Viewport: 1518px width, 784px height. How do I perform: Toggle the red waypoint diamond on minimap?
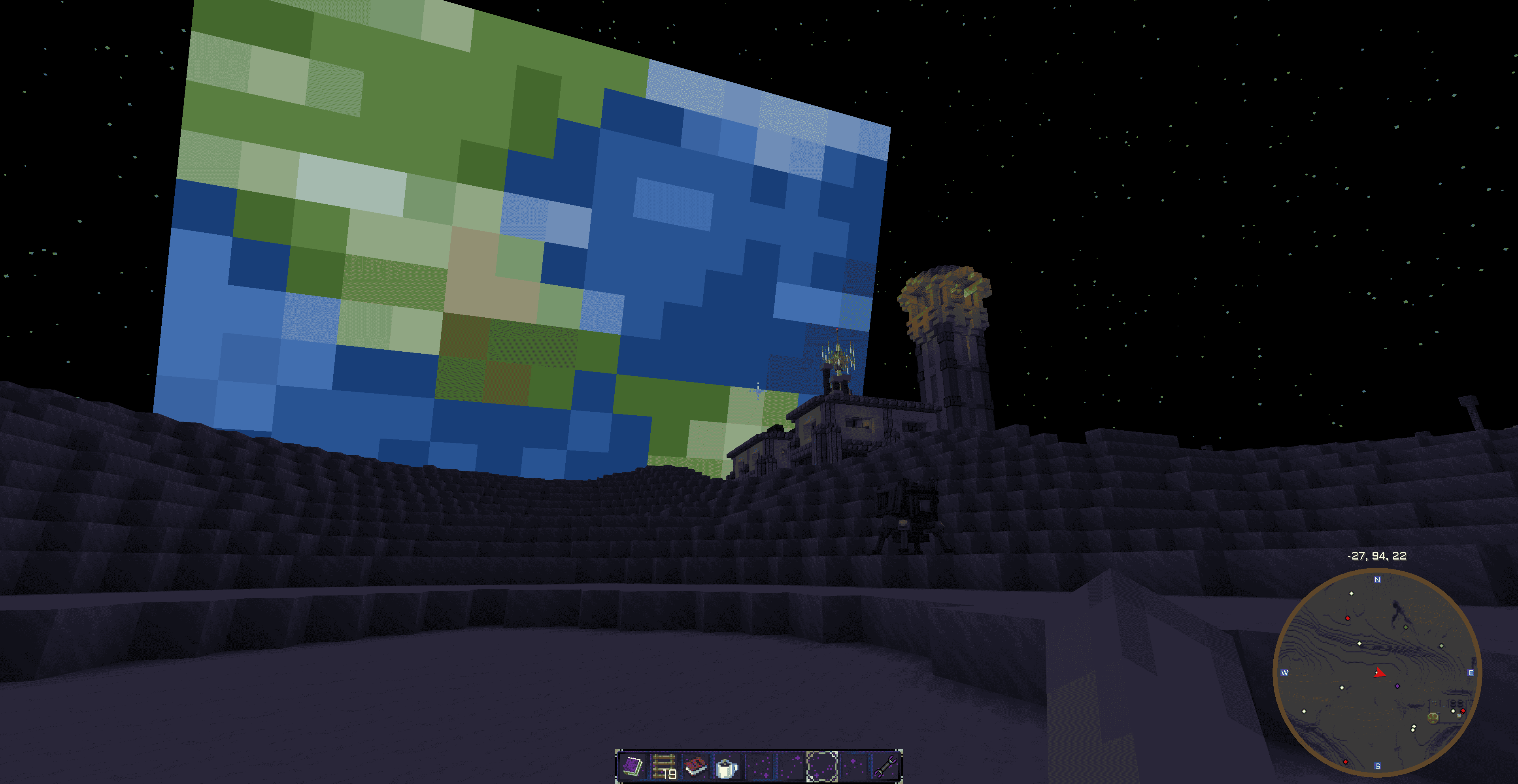point(1348,618)
